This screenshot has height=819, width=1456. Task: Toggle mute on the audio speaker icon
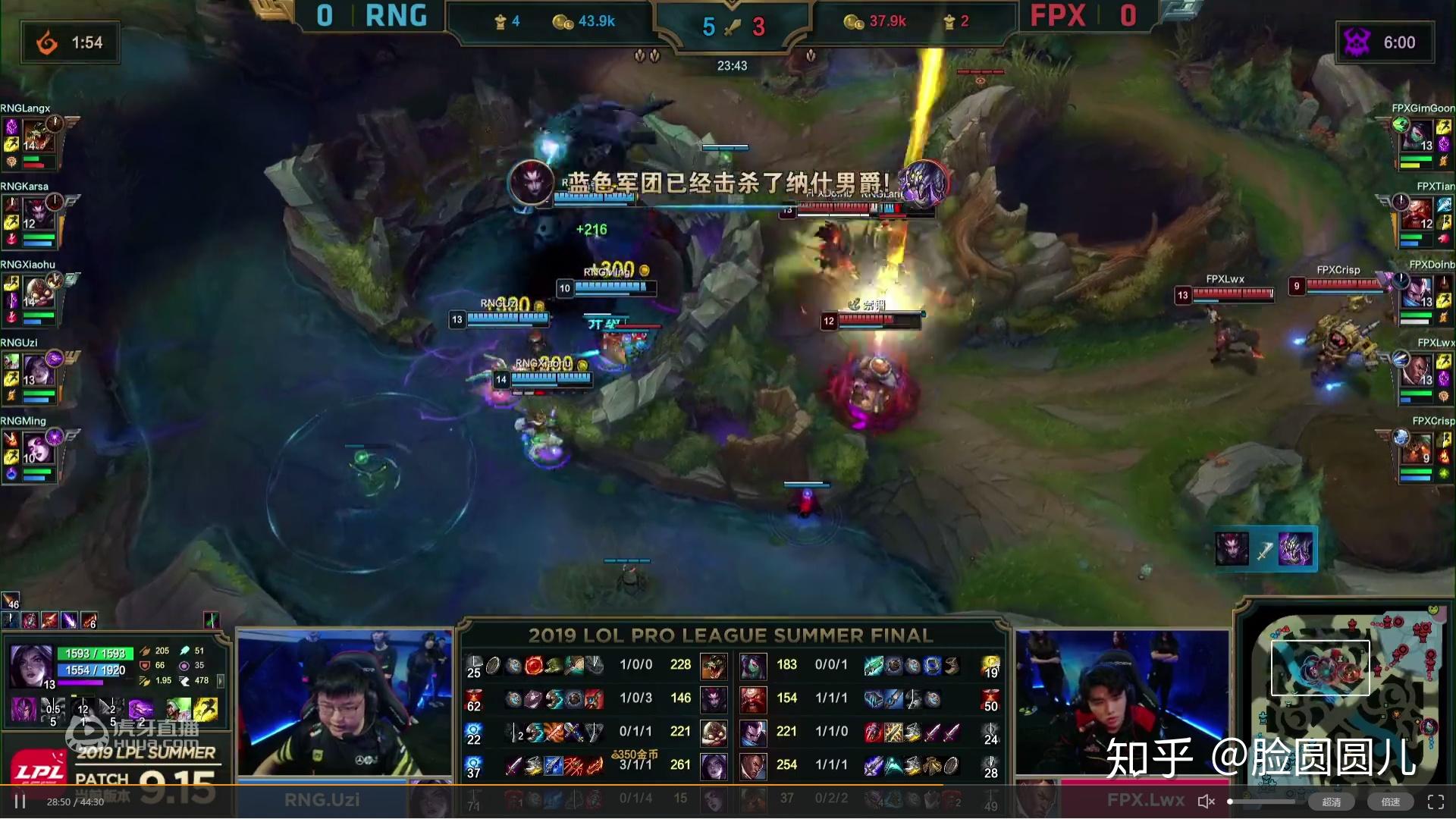click(x=1206, y=801)
